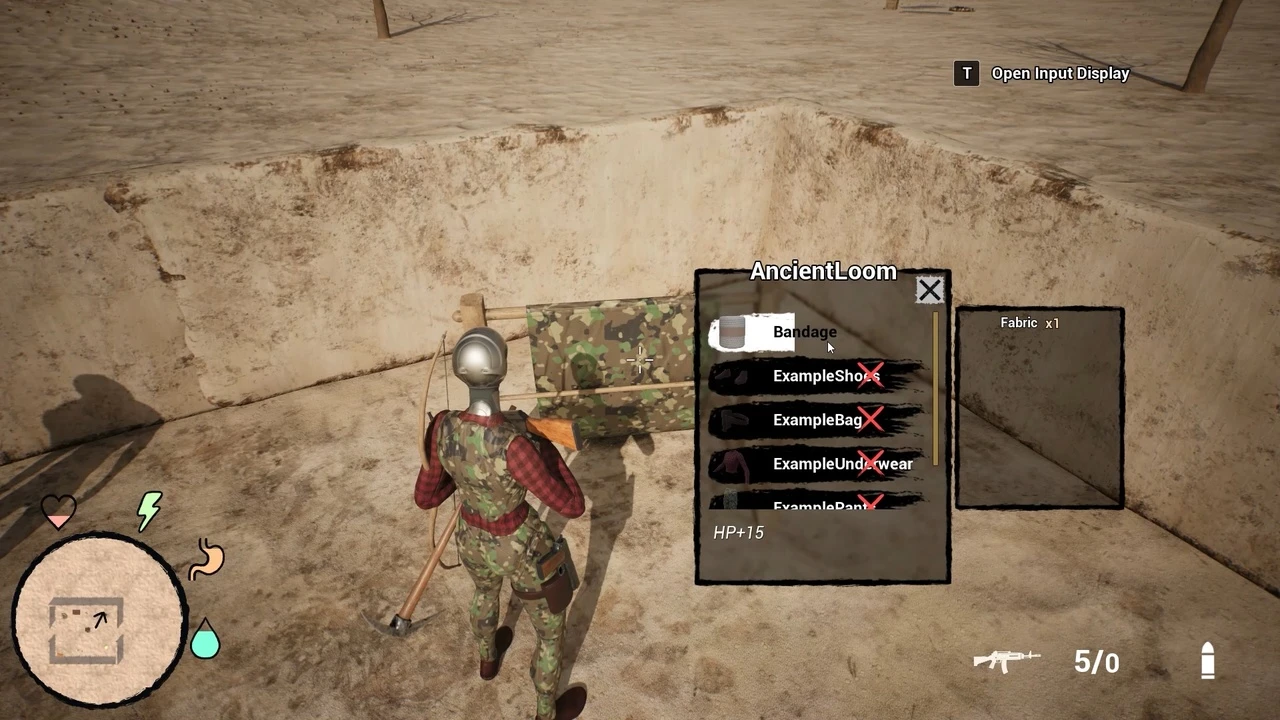Viewport: 1280px width, 720px height.
Task: Select the ExampleUnderwear recipe
Action: [814, 464]
